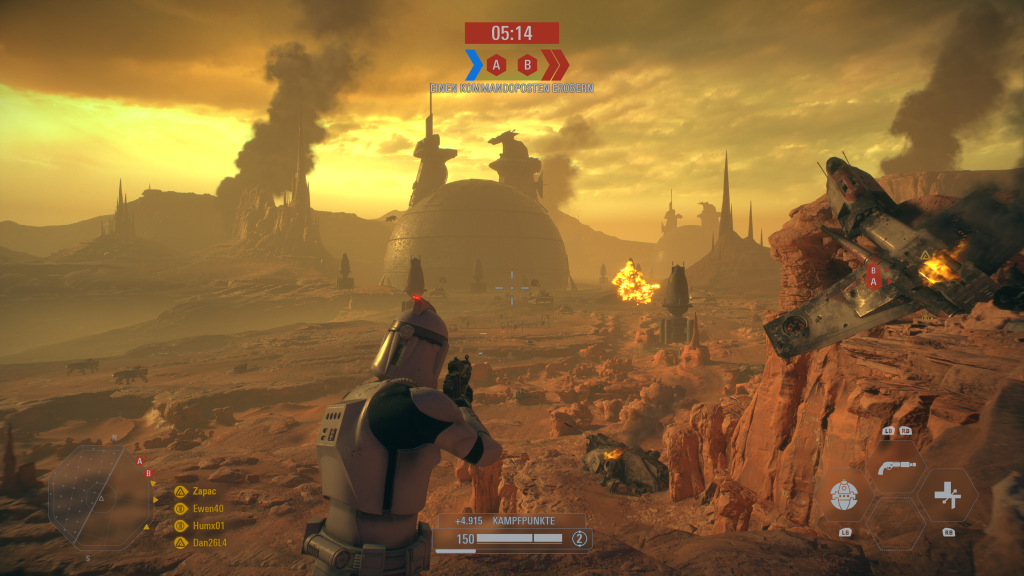Image resolution: width=1024 pixels, height=576 pixels.
Task: Click the red A marker on the minimap edge
Action: pyautogui.click(x=140, y=461)
